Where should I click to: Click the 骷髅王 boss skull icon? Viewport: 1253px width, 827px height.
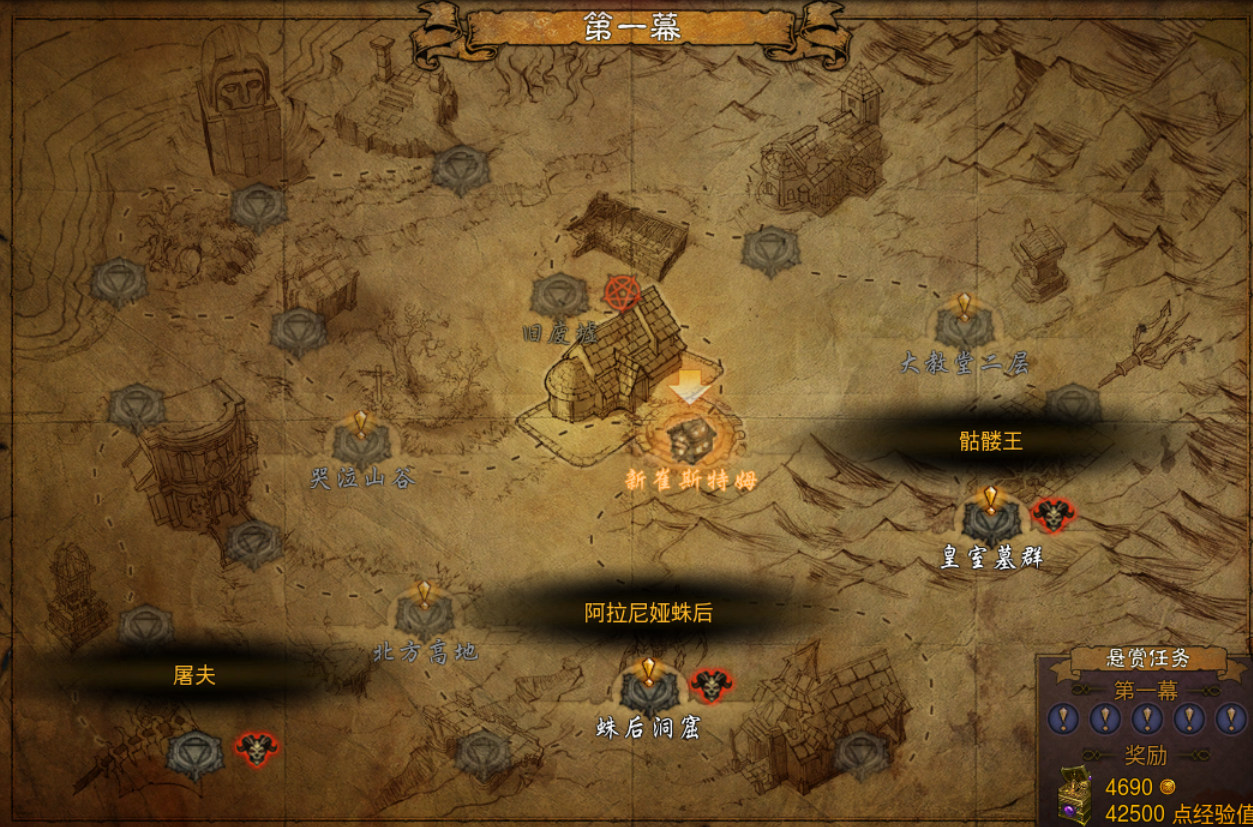click(1052, 516)
